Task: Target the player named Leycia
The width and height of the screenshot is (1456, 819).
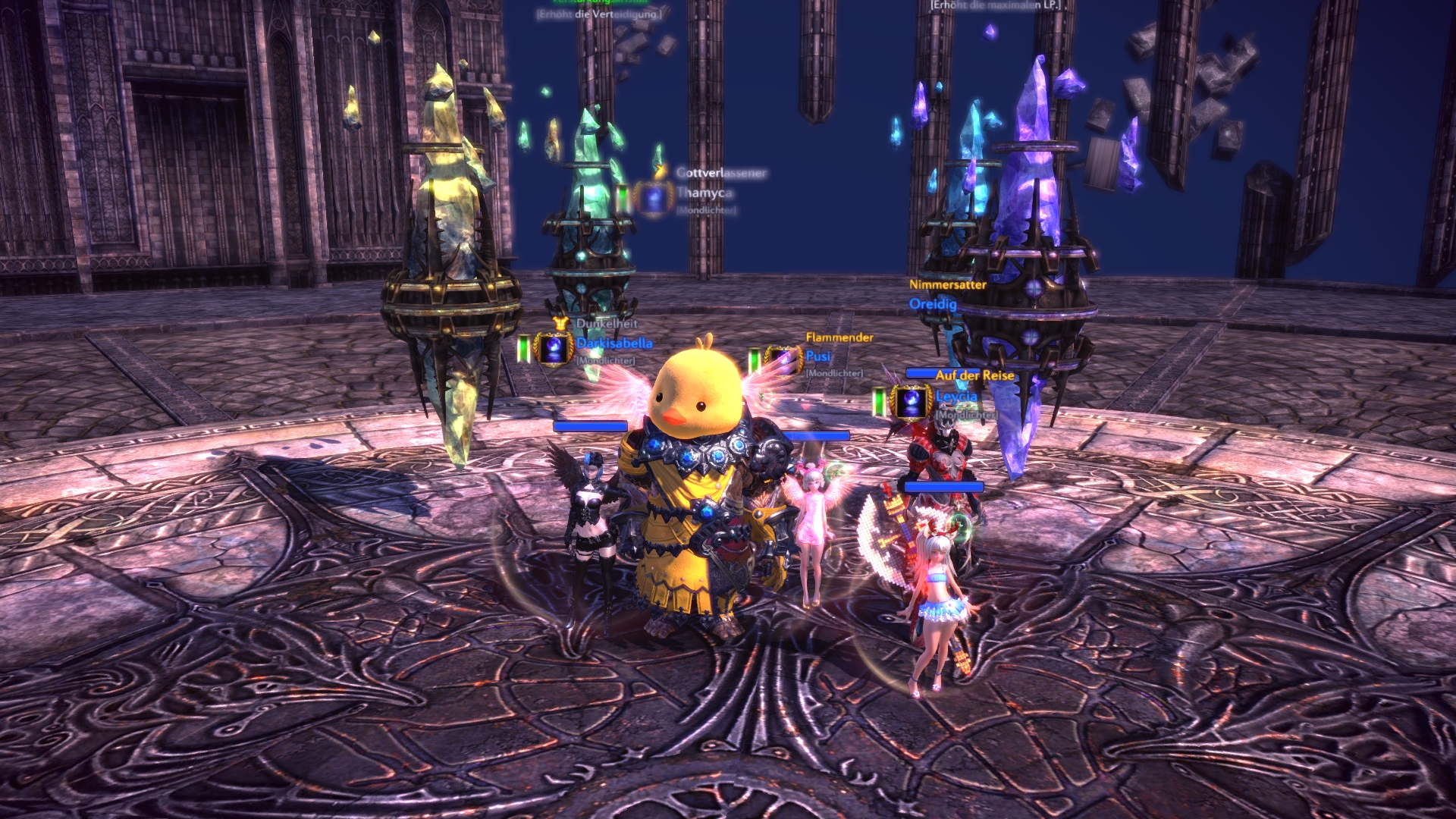Action: click(x=956, y=397)
